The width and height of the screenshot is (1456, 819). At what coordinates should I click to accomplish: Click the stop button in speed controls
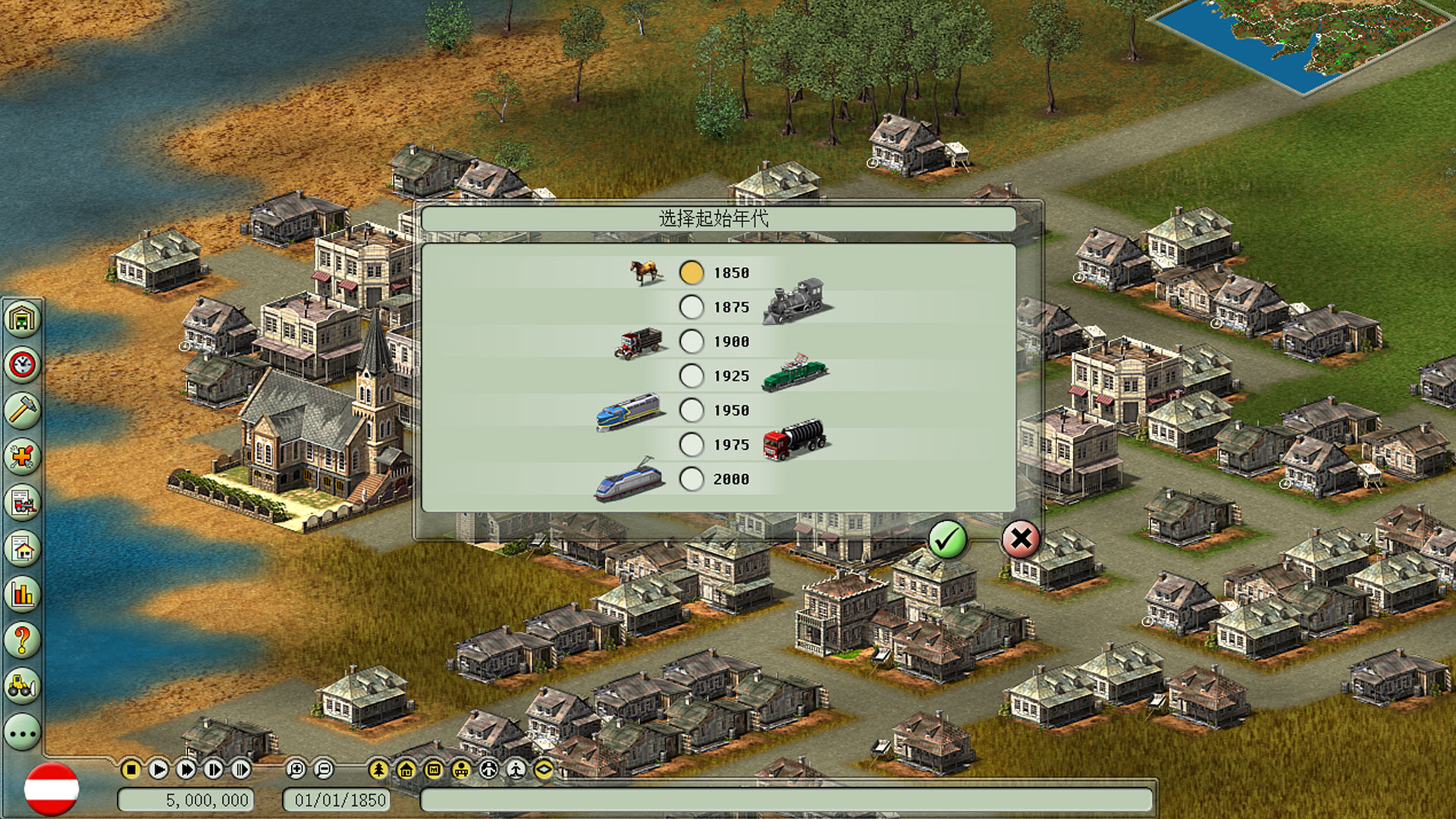pyautogui.click(x=130, y=770)
